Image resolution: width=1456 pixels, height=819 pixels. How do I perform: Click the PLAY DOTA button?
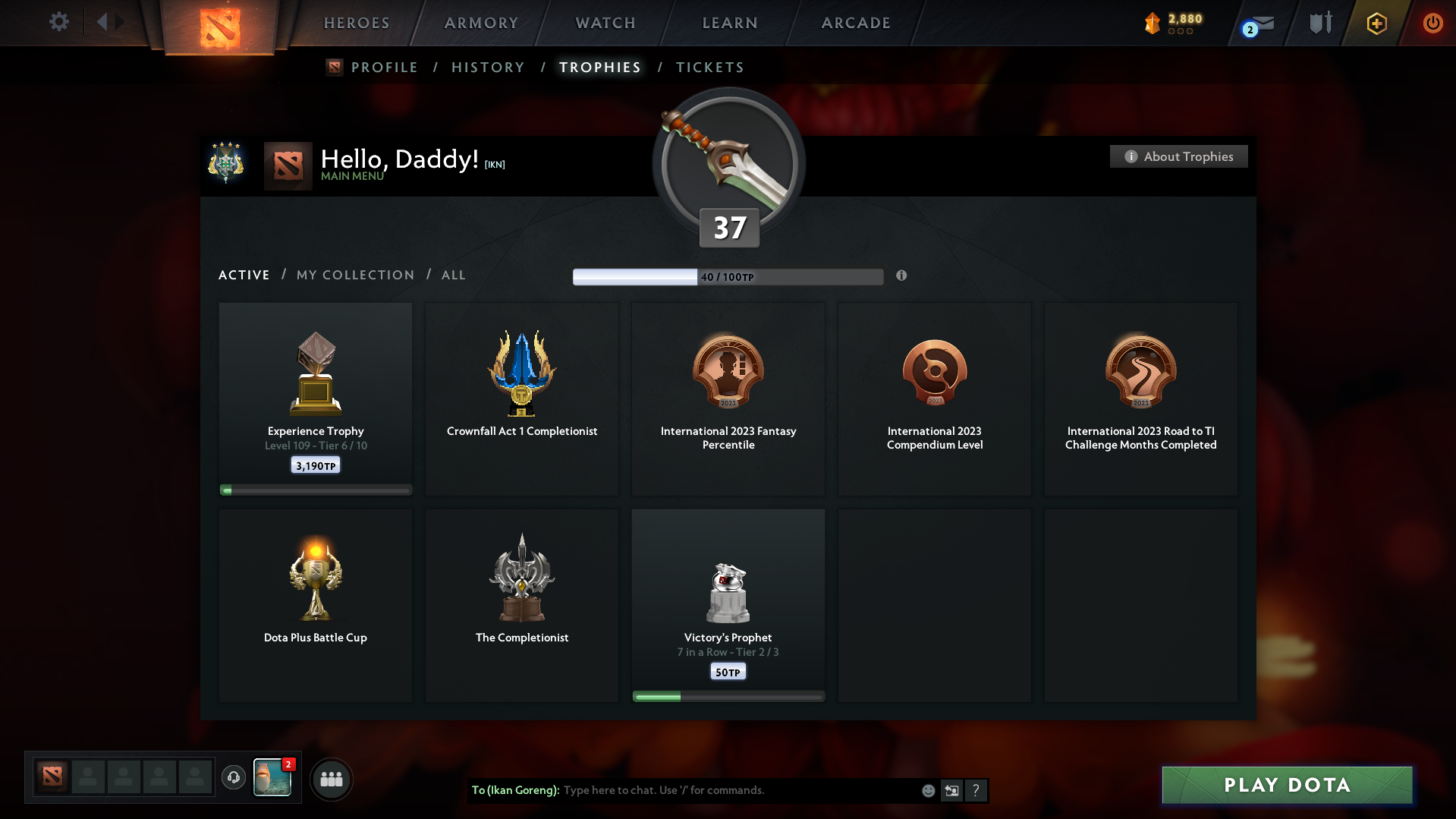1286,785
